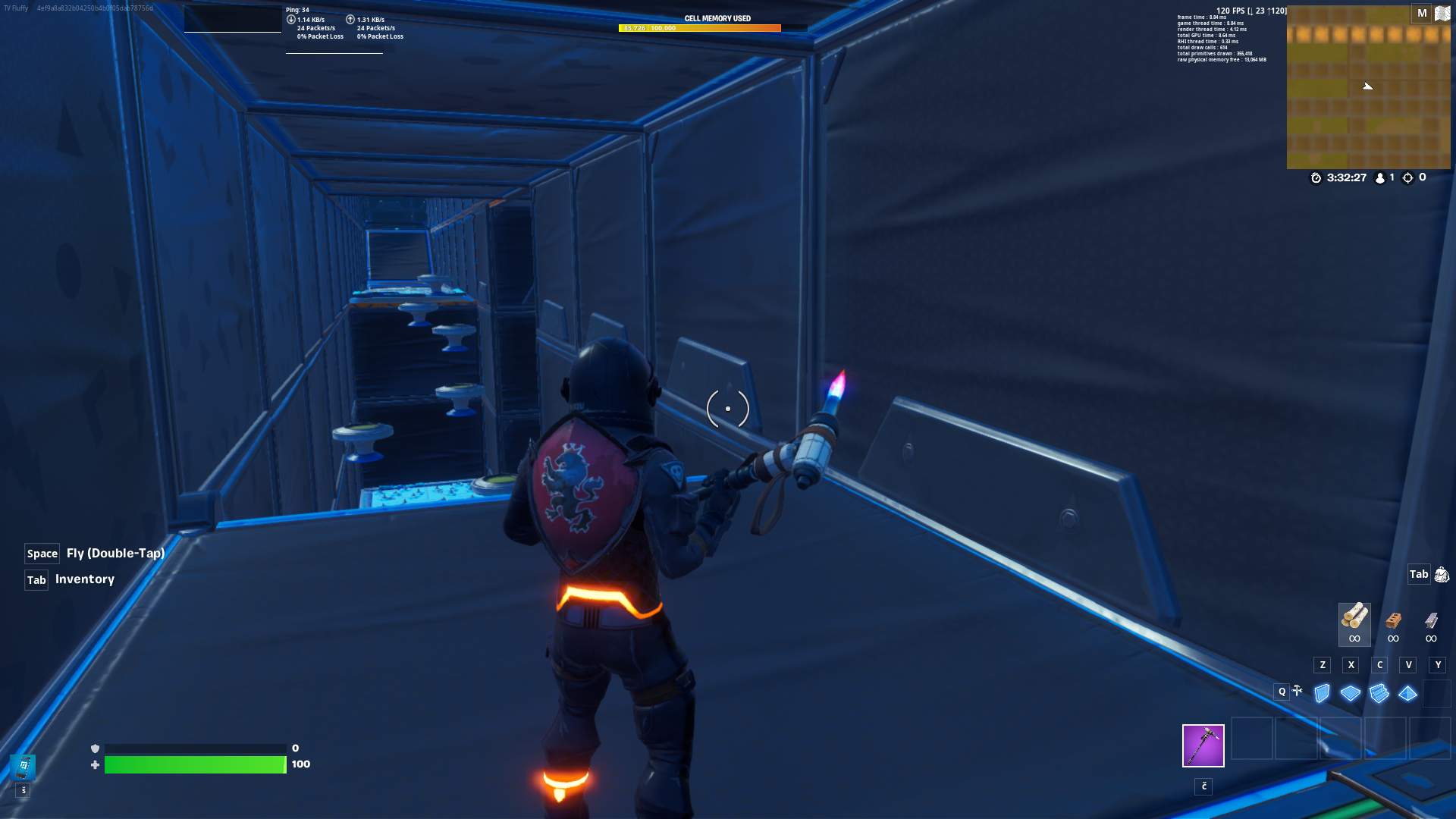This screenshot has height=819, width=1456.
Task: Select the wall build piece icon
Action: 1322,692
